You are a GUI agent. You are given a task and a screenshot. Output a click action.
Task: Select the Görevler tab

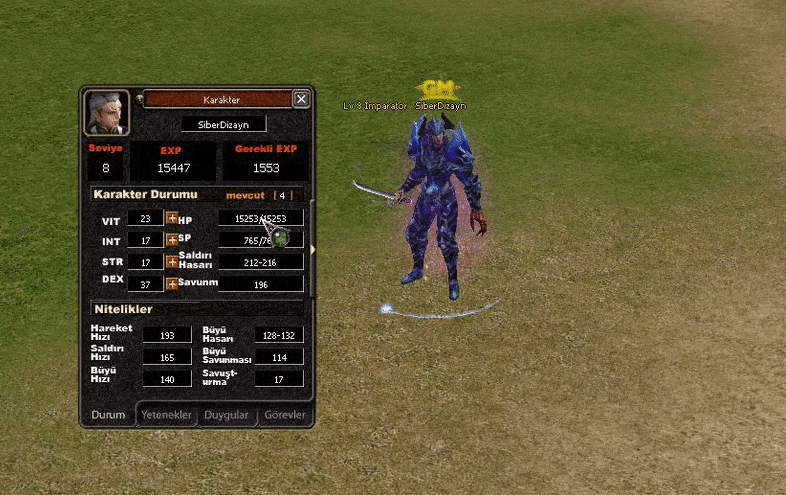[x=285, y=415]
